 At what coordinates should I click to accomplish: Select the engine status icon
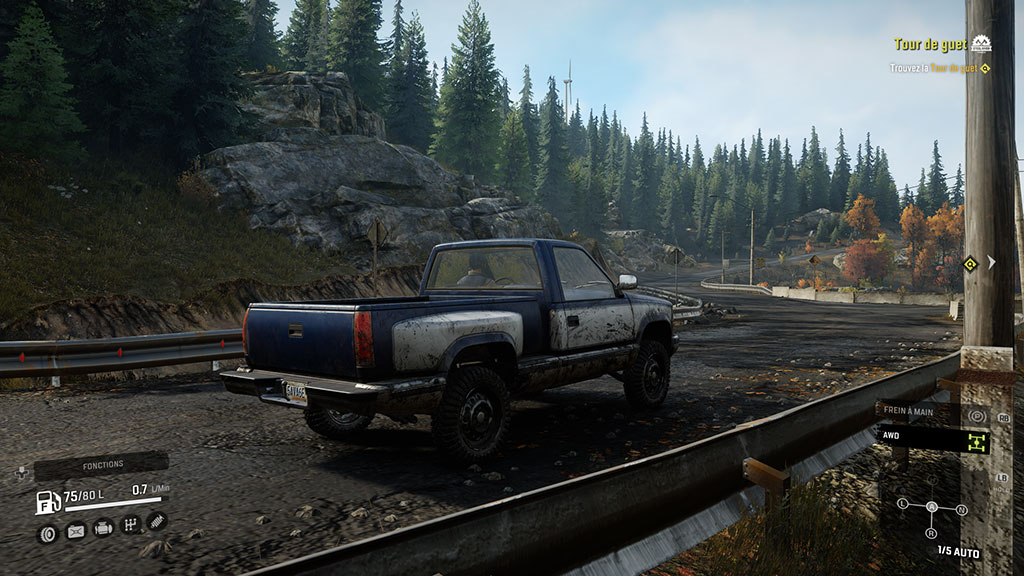pos(103,527)
